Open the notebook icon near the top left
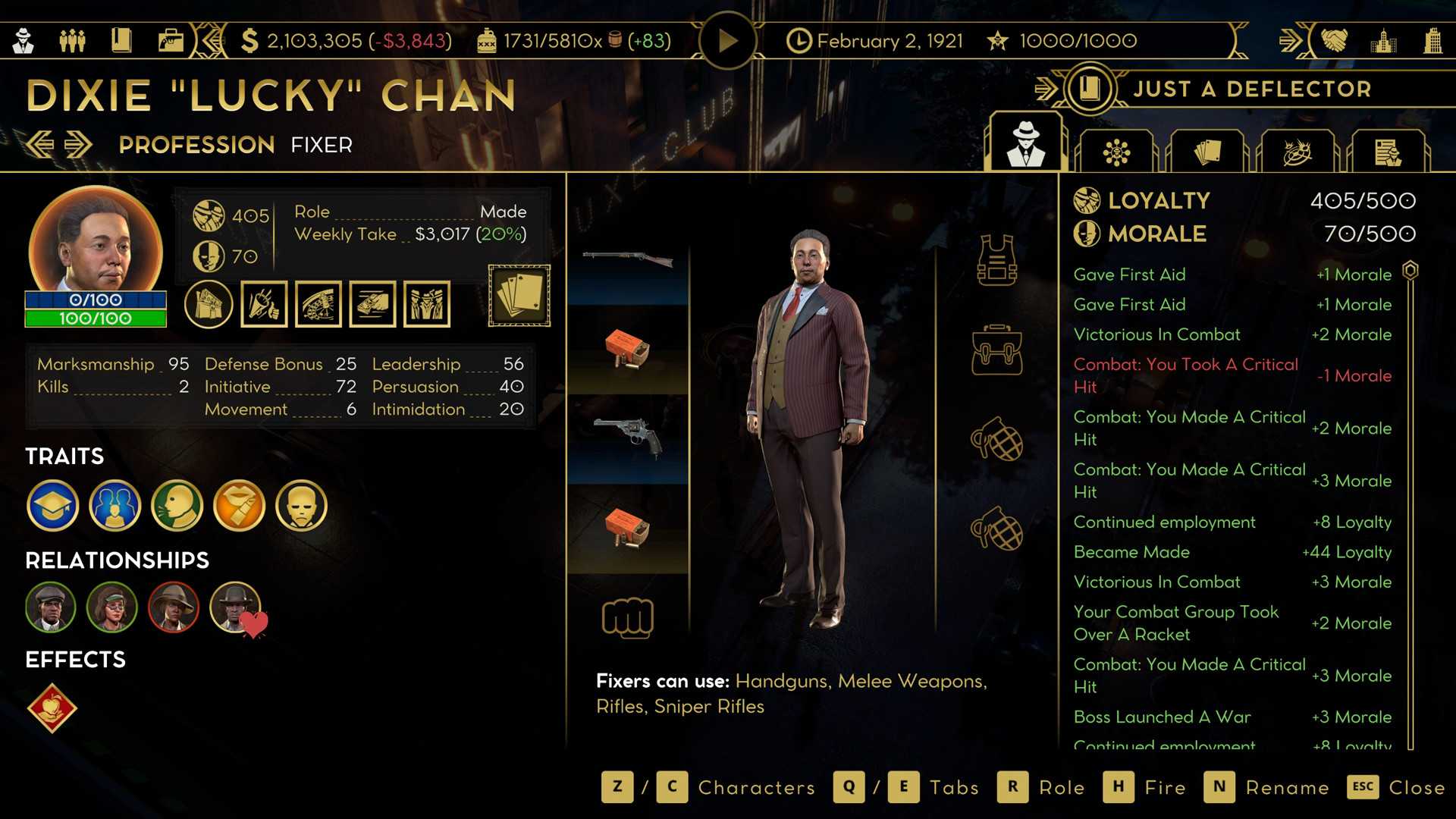Viewport: 1456px width, 819px height. tap(121, 41)
